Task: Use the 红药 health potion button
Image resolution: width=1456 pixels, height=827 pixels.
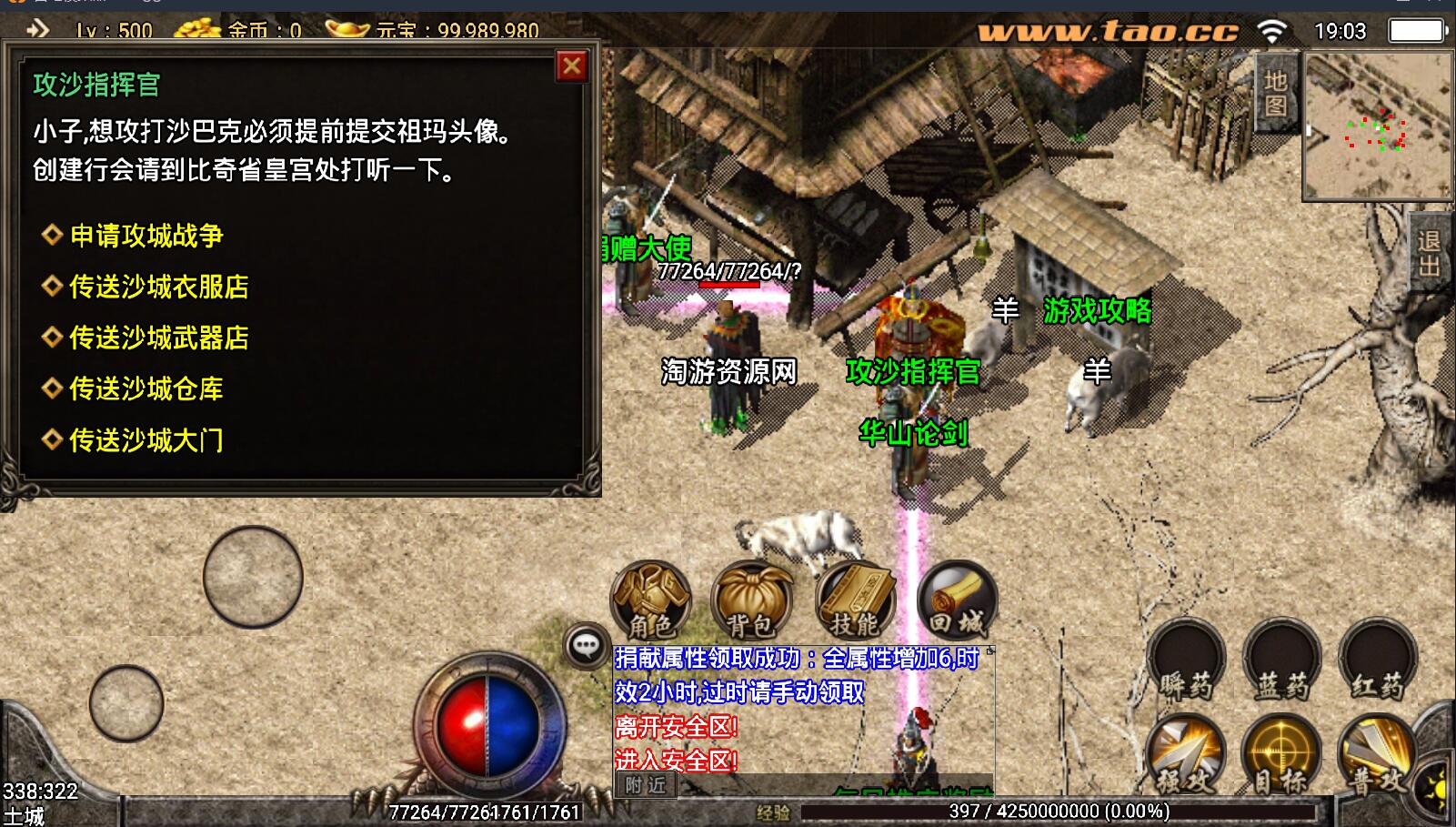Action: pos(1378,661)
